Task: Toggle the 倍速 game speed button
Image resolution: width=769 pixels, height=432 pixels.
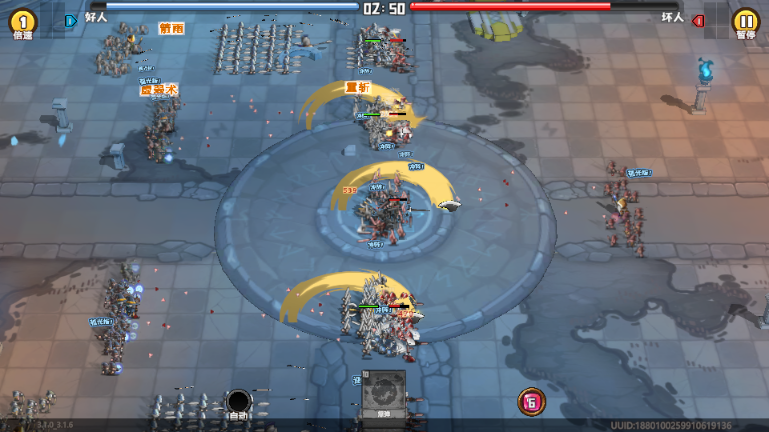Action: click(x=22, y=22)
